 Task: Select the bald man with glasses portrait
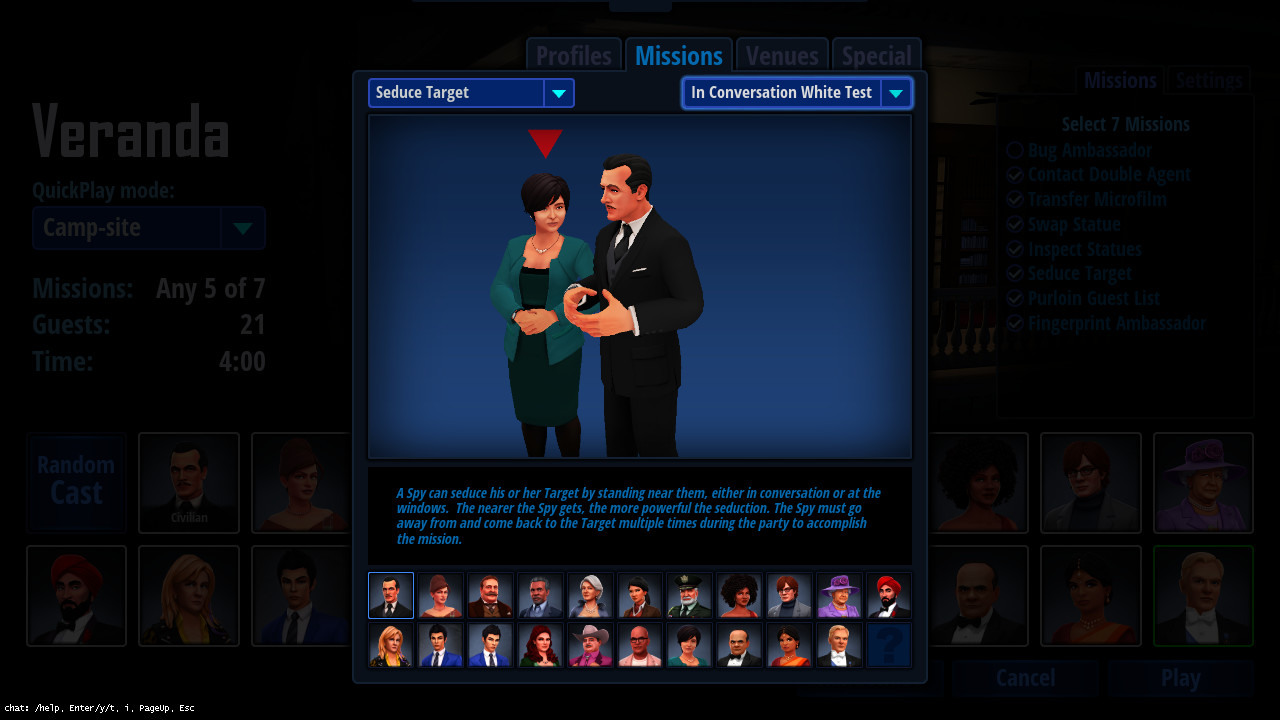(639, 644)
